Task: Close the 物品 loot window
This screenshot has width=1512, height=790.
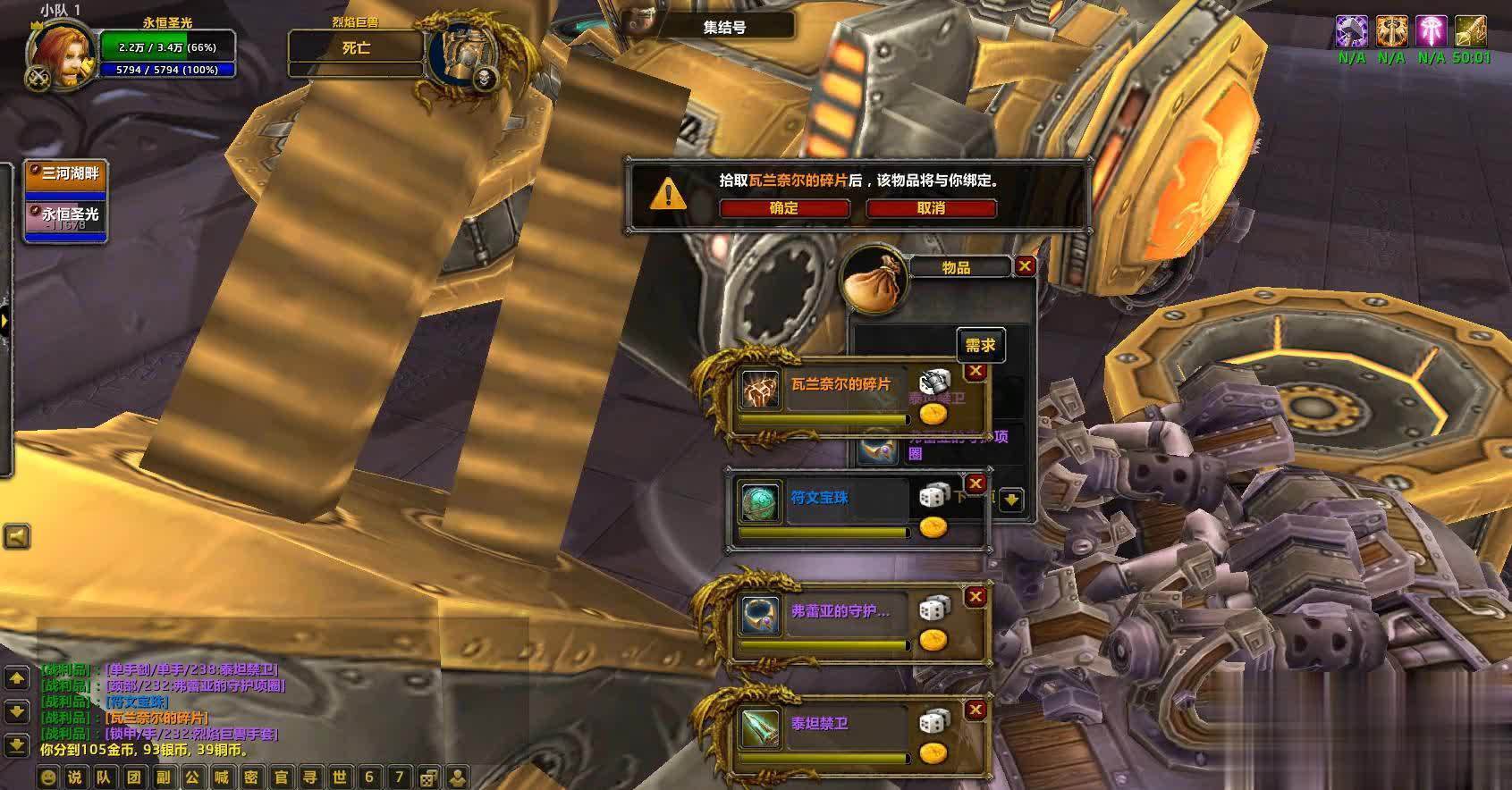Action: pos(1025,266)
